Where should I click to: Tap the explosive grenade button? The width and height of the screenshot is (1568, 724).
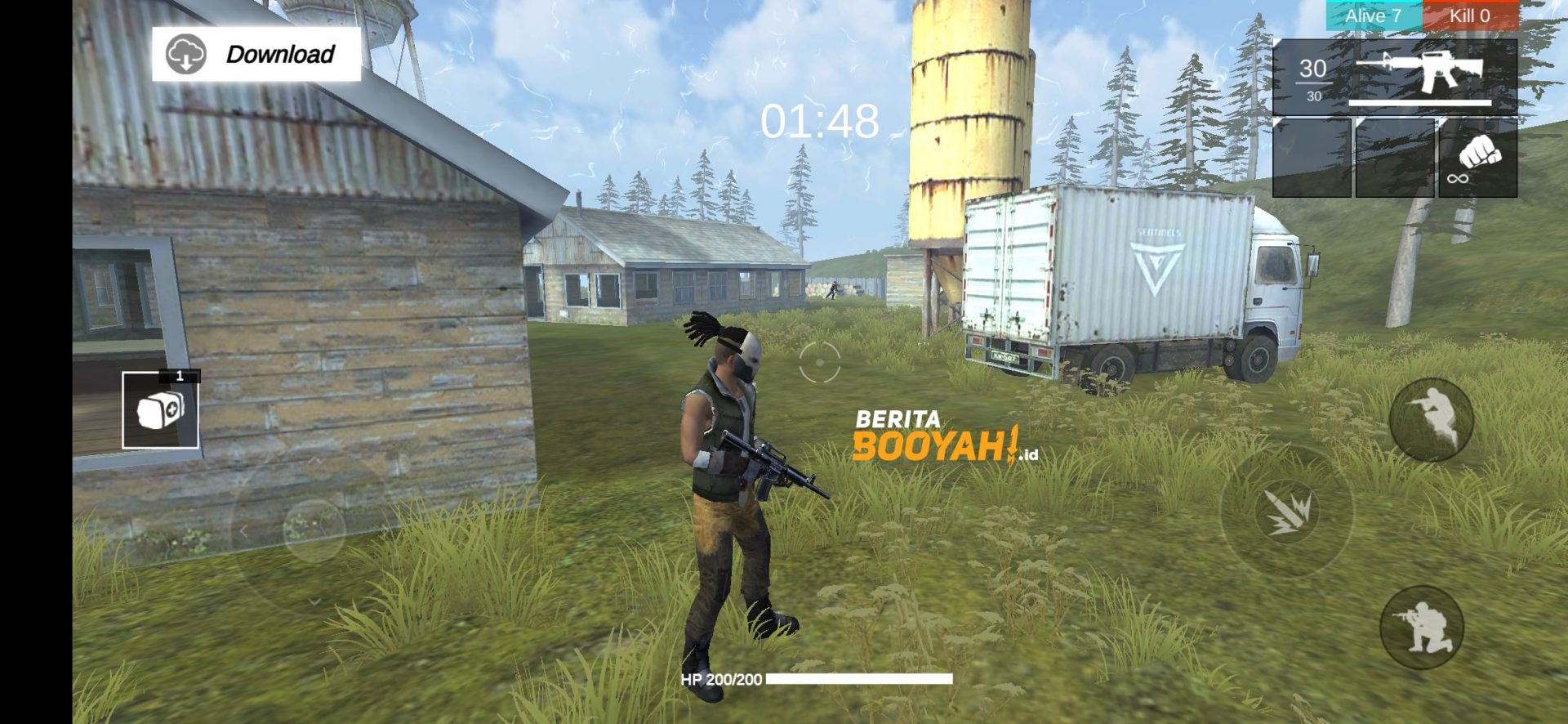point(1288,508)
